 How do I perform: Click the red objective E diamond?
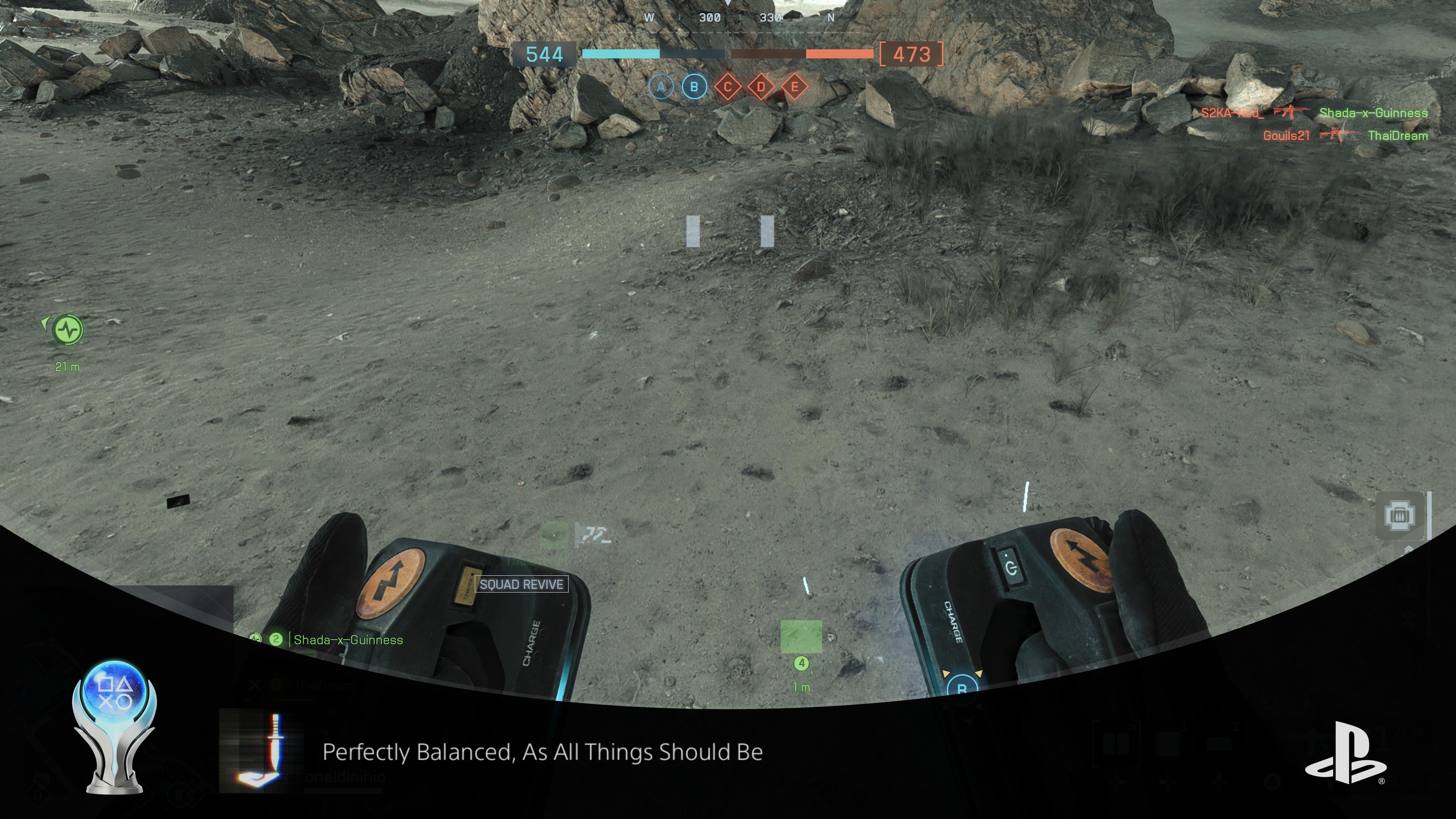point(795,87)
